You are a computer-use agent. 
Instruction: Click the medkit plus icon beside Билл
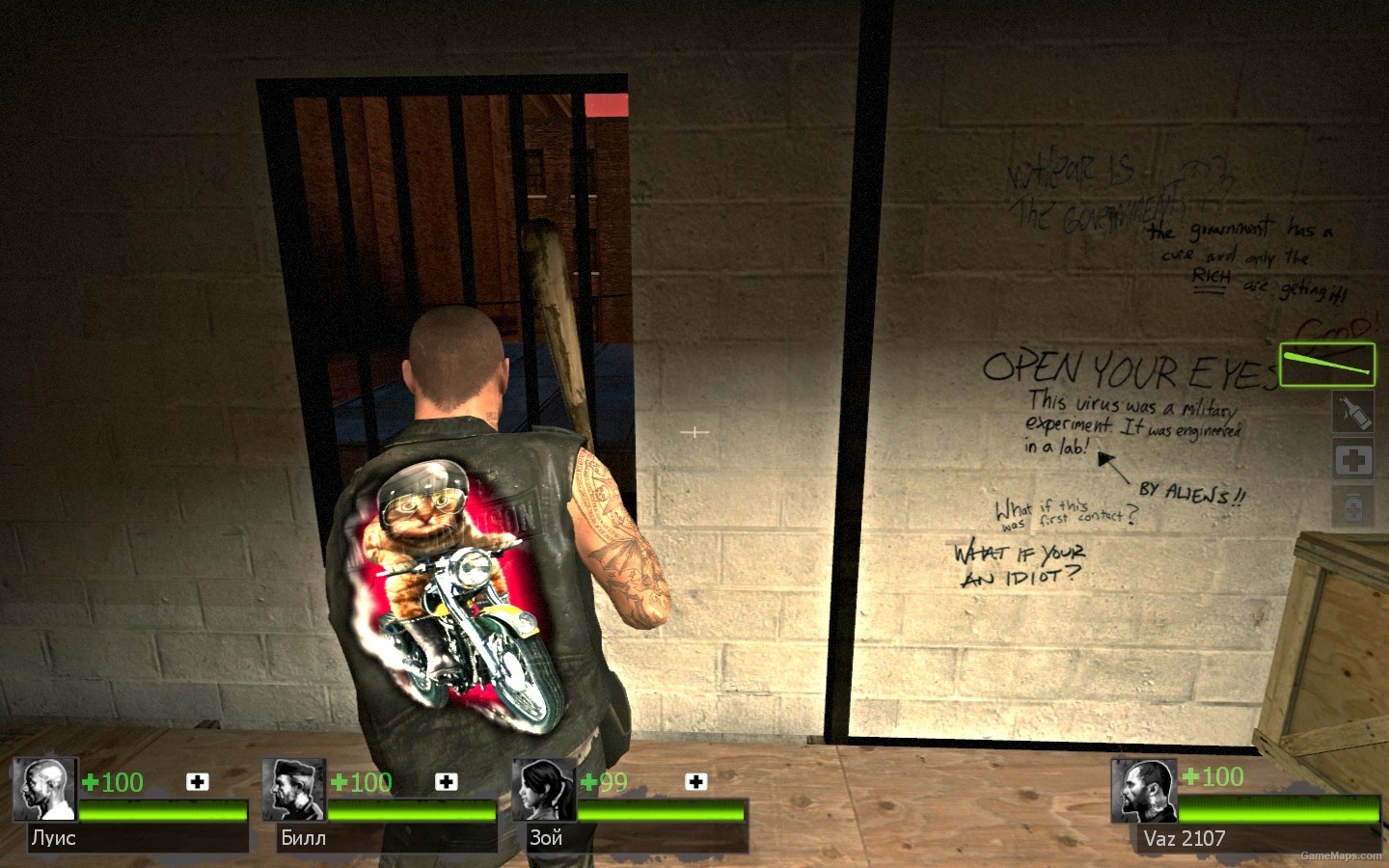pos(447,782)
